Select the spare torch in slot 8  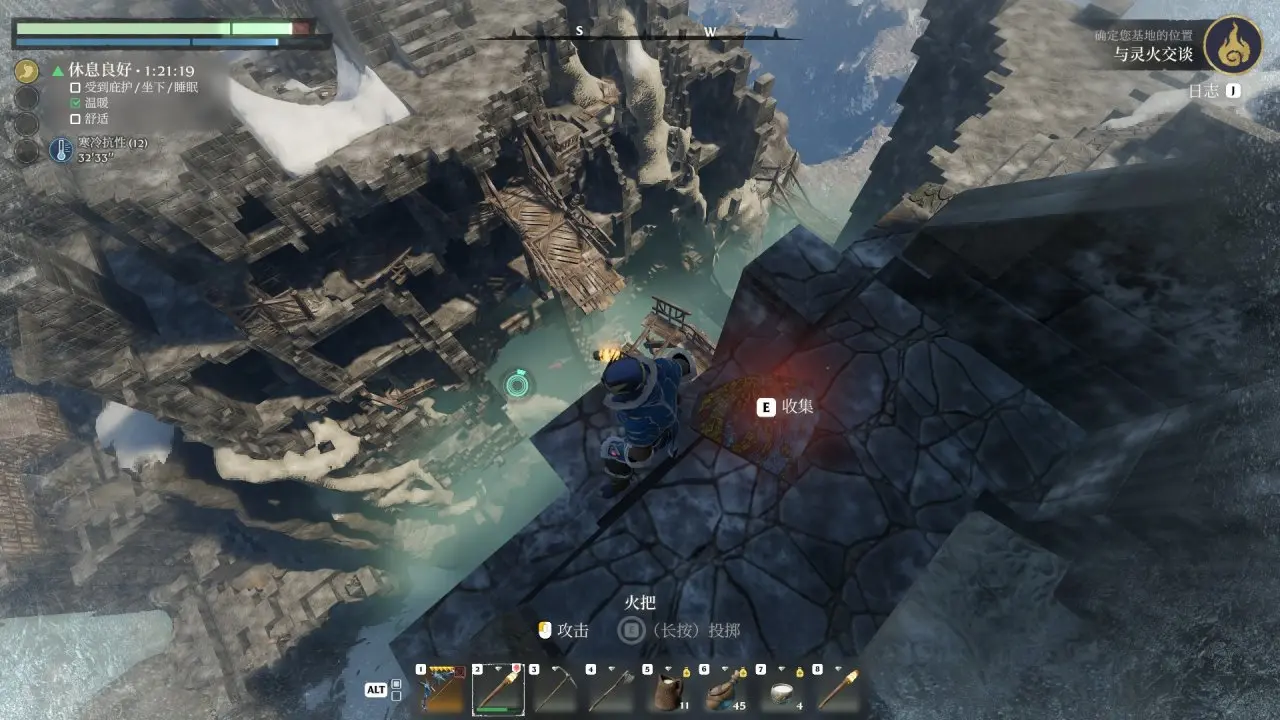point(840,689)
